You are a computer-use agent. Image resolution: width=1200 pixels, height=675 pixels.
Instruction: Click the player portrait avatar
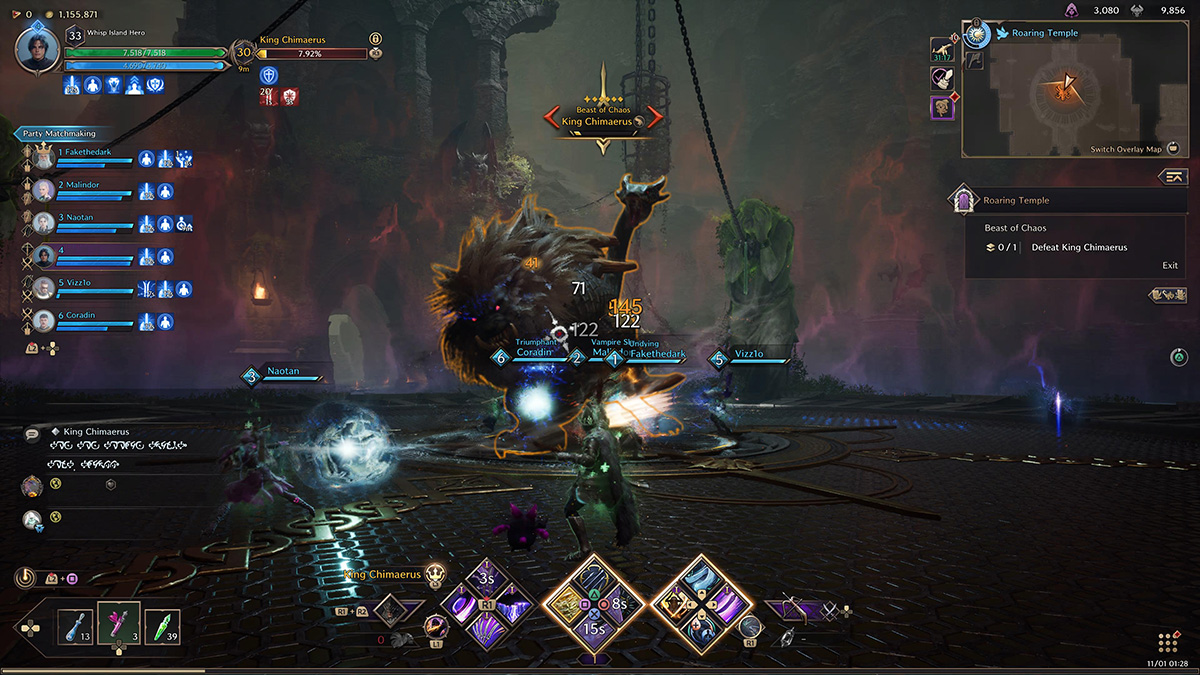point(37,51)
